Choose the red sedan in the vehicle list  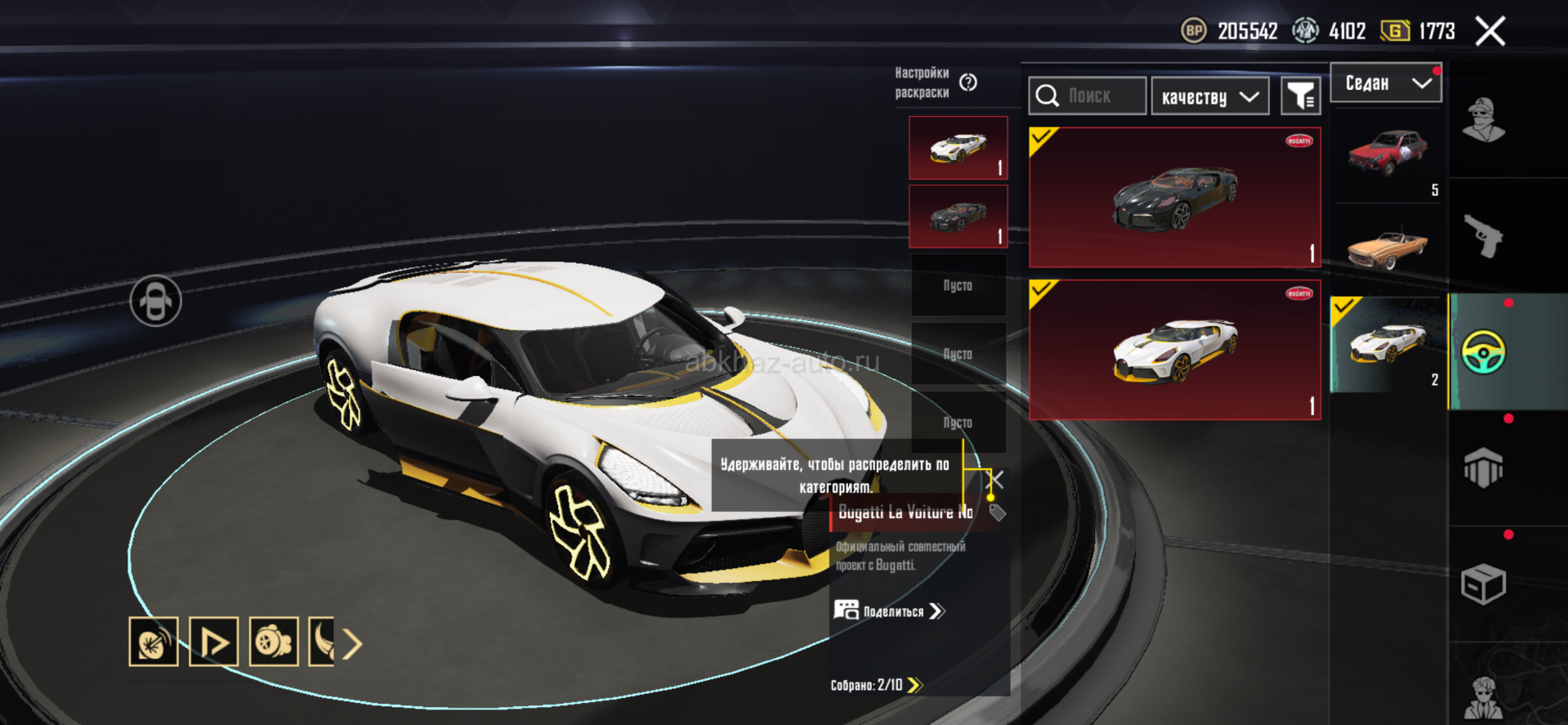1387,155
